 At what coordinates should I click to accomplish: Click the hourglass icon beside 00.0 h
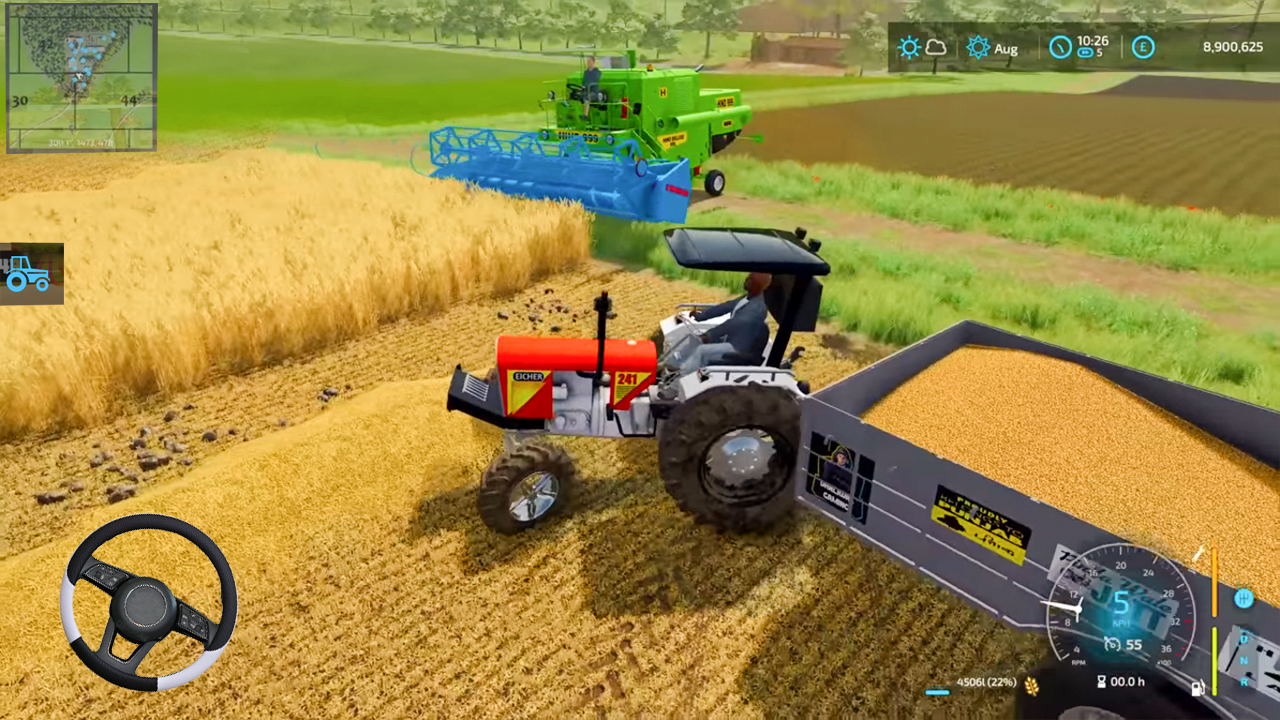tap(1101, 680)
